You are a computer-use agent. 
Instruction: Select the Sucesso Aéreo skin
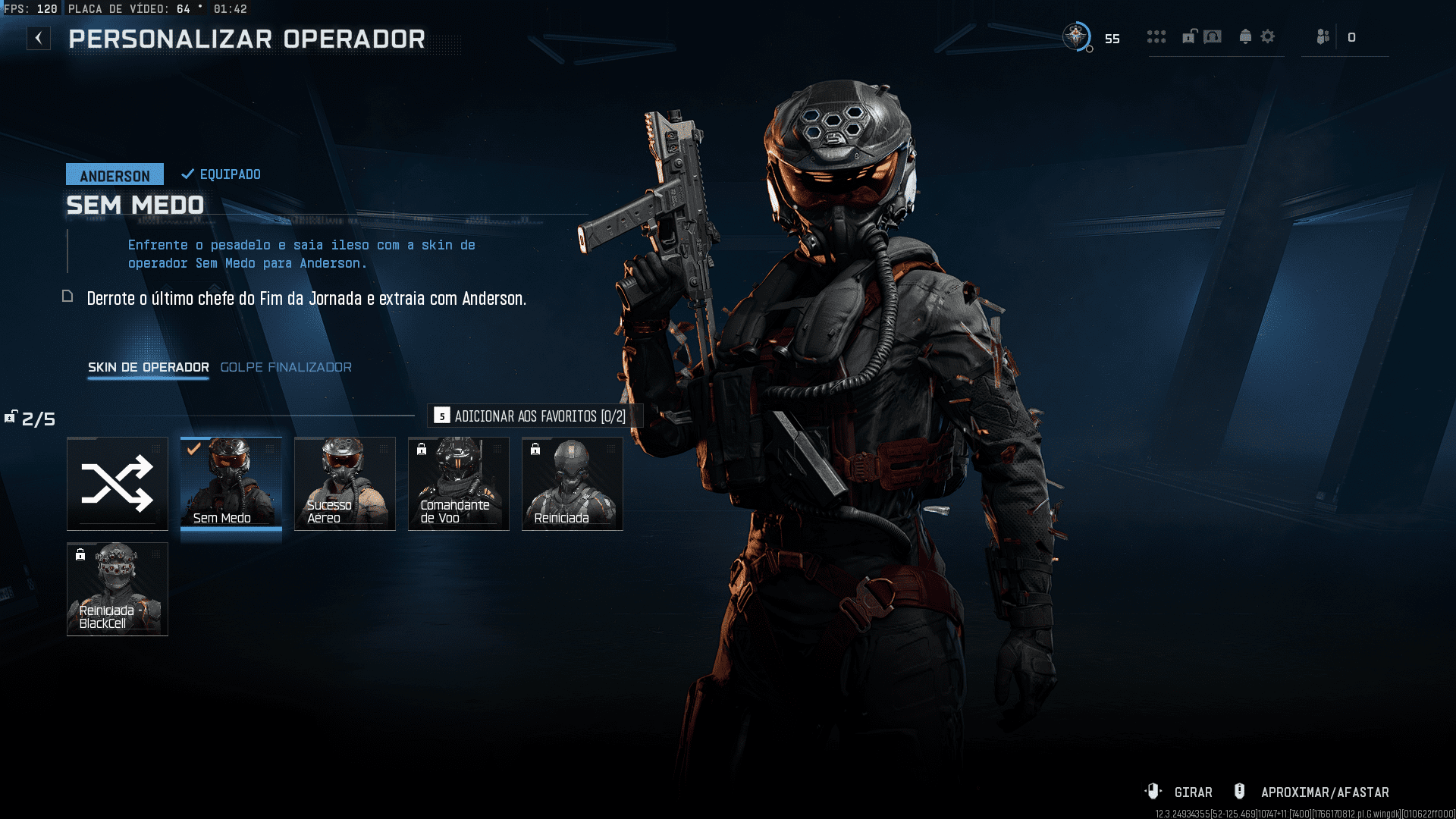point(345,484)
